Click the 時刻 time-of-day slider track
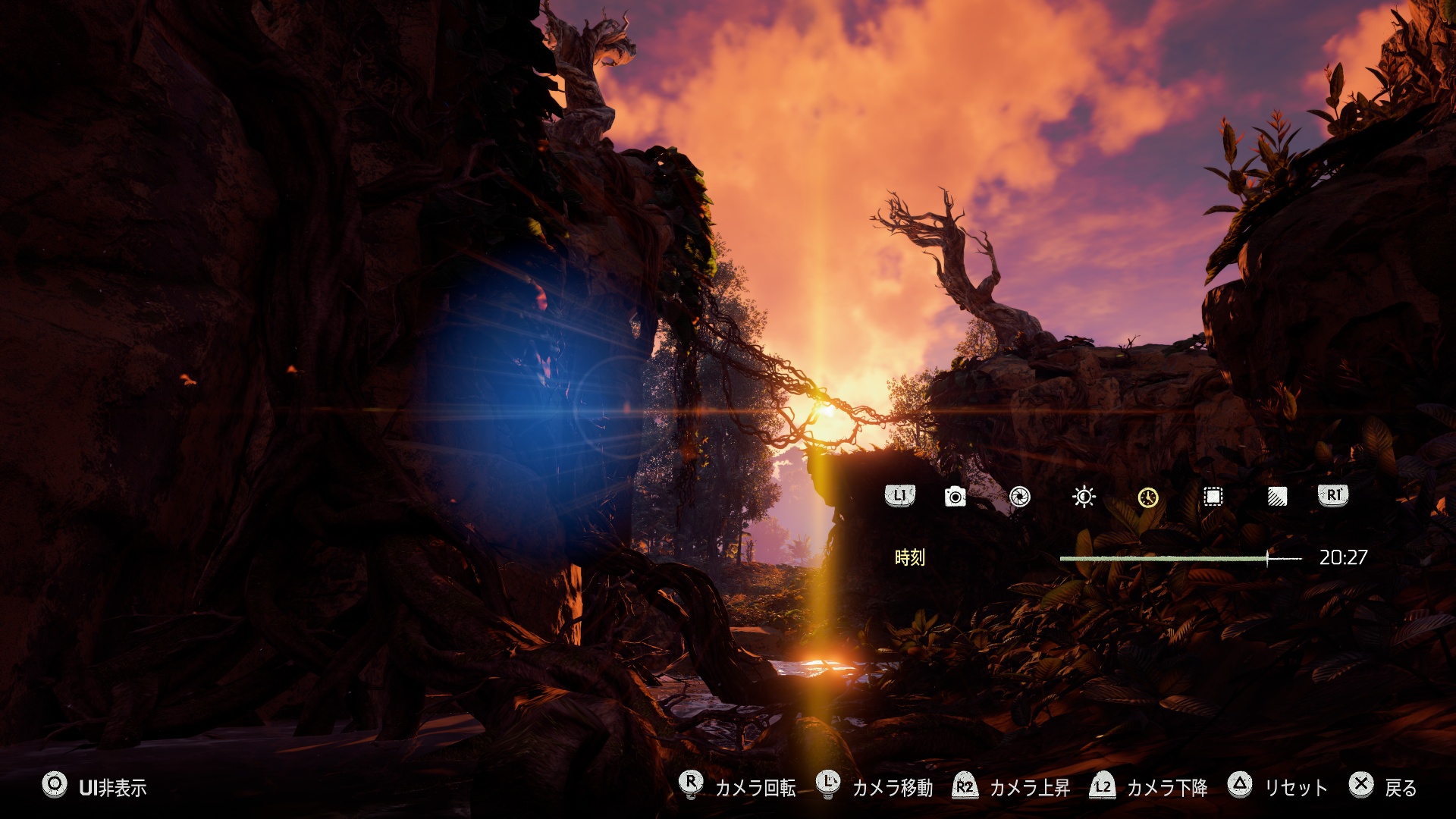The width and height of the screenshot is (1456, 819). click(1180, 558)
